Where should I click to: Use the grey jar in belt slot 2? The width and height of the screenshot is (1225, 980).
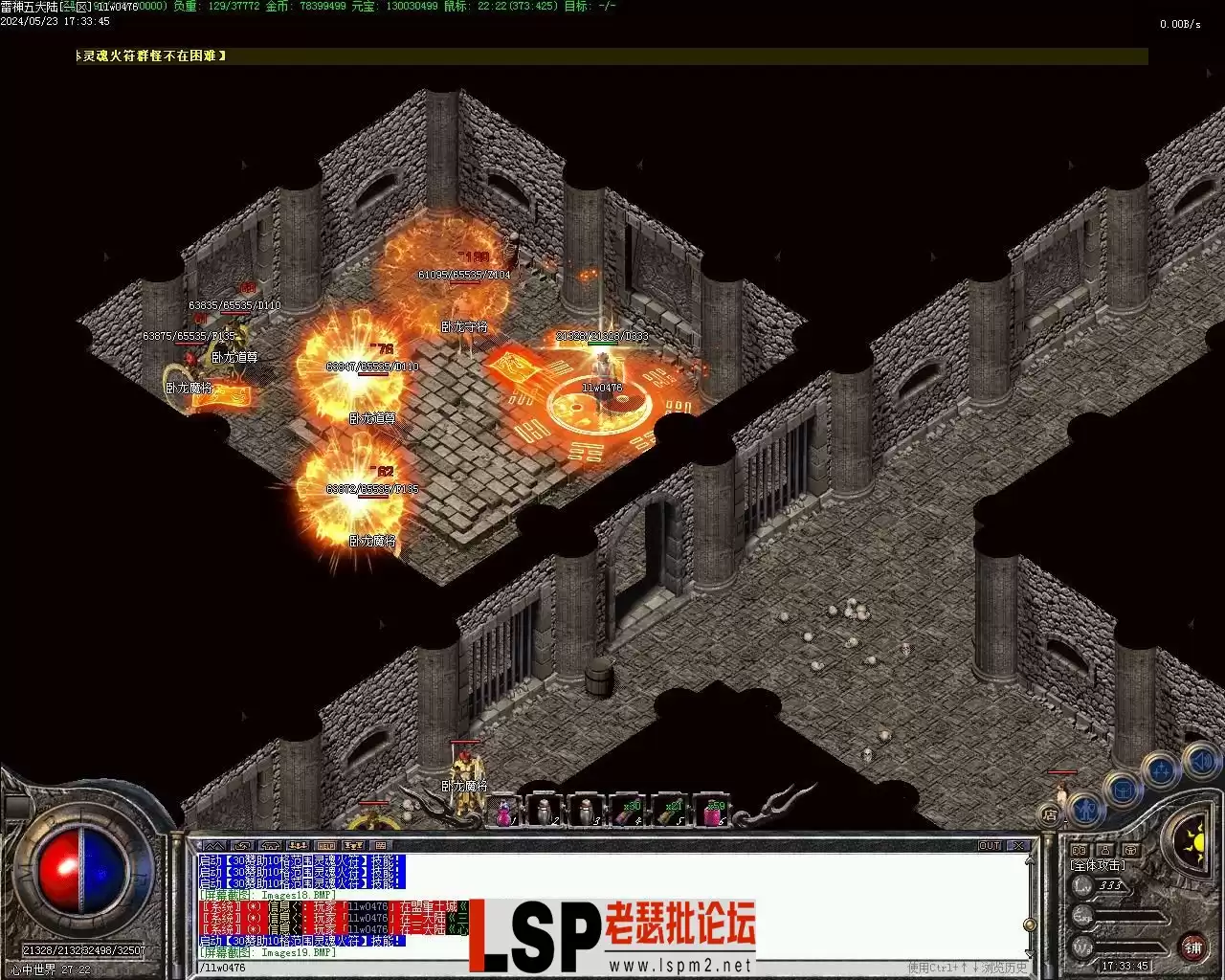coord(545,813)
